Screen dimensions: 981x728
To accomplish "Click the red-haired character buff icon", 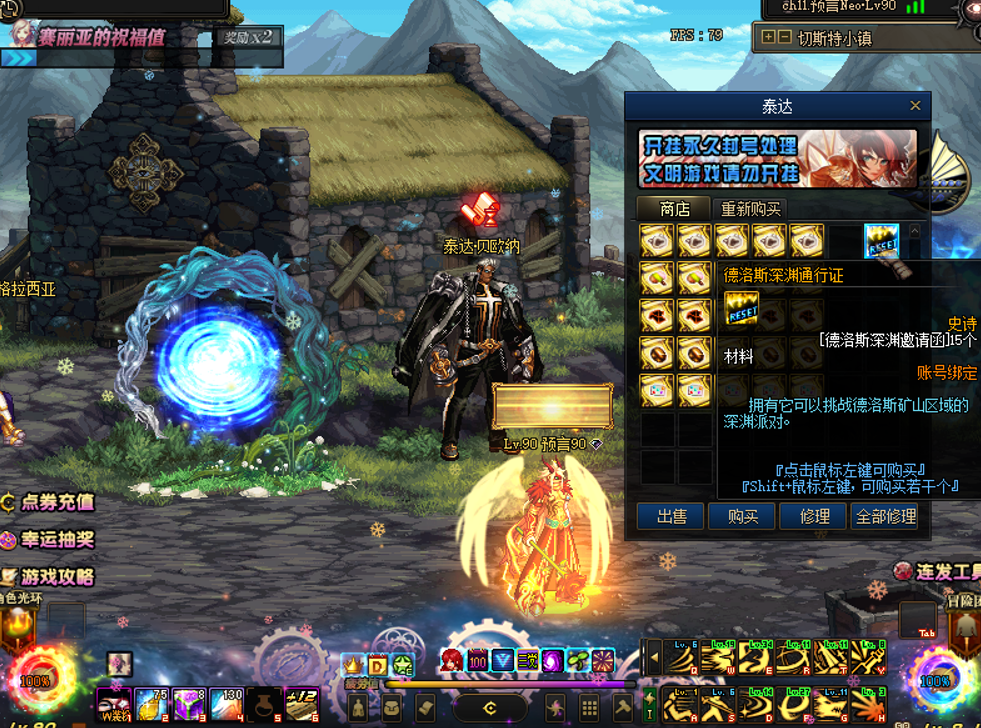I will click(452, 661).
